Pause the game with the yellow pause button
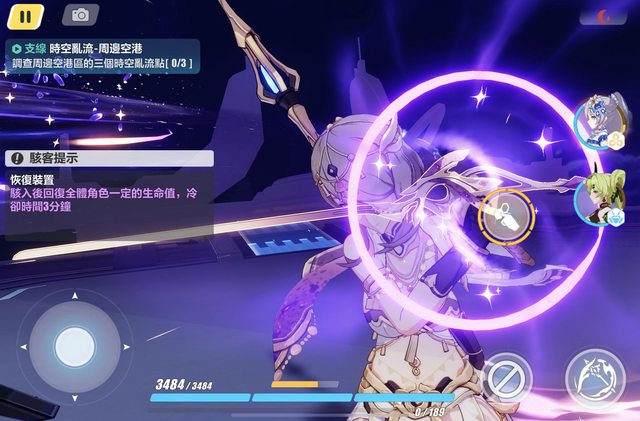This screenshot has height=421, width=640. point(26,15)
